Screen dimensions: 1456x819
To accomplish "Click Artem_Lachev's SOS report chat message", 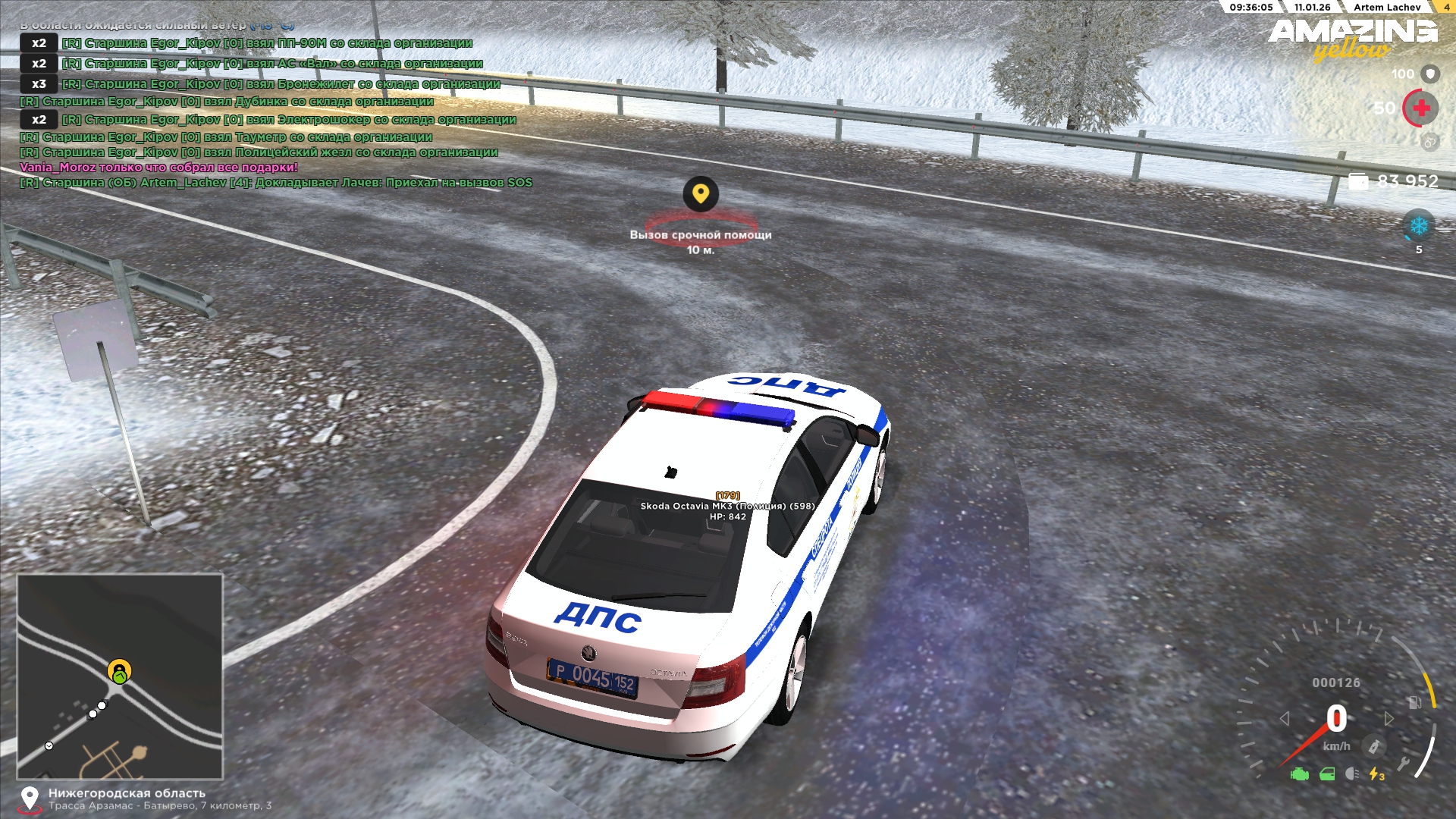I will 276,183.
